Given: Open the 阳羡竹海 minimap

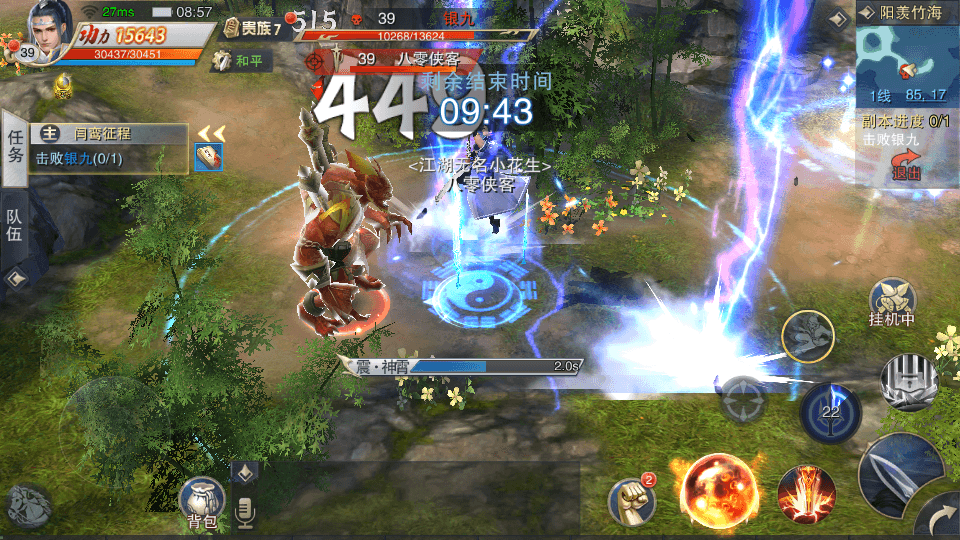Looking at the screenshot, I should (903, 60).
